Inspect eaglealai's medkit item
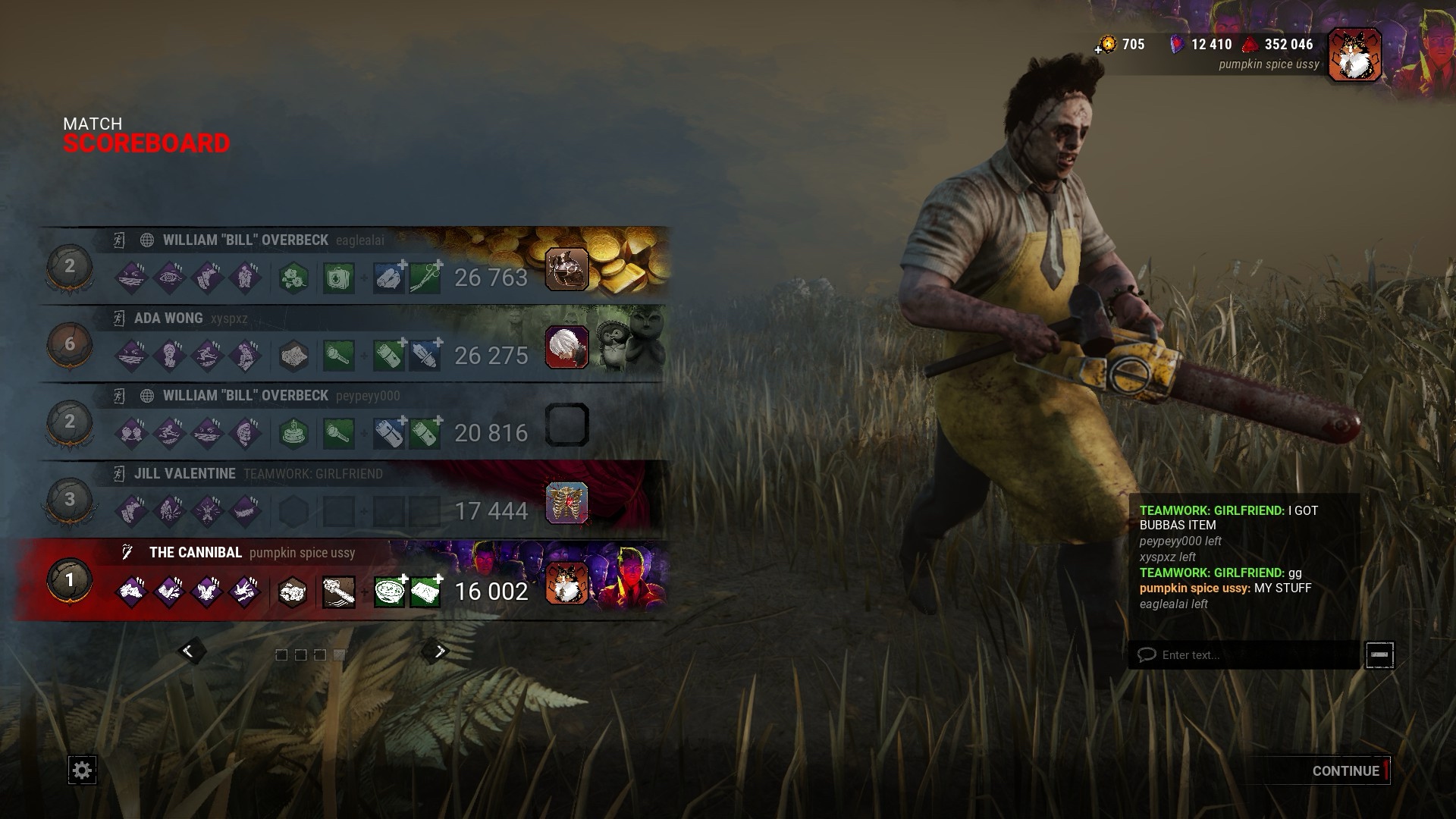The image size is (1456, 819). coord(338,278)
